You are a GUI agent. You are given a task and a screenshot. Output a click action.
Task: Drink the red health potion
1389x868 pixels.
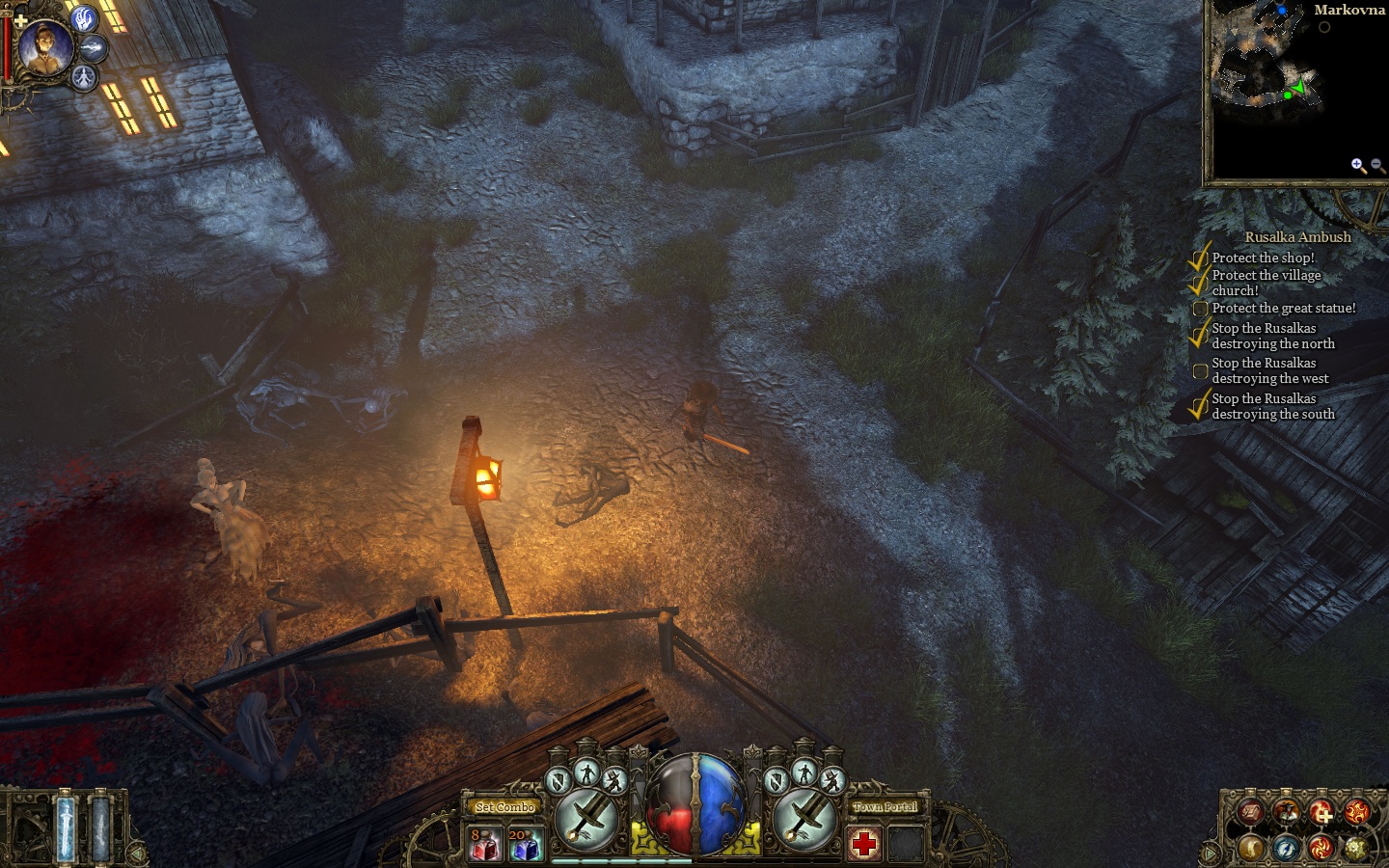tap(484, 844)
